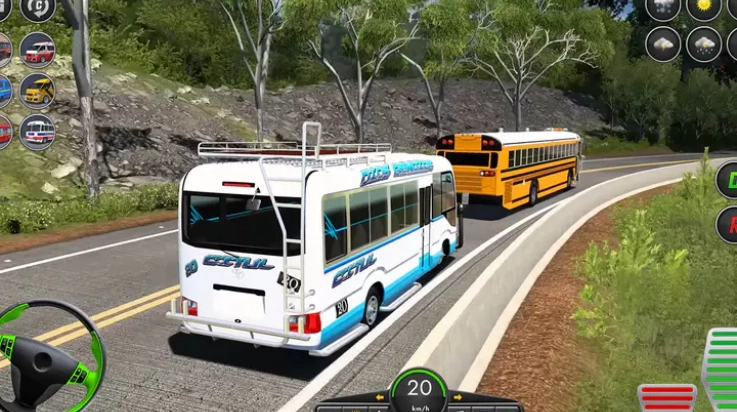Activate the right turn signal arrow
Image resolution: width=737 pixels, height=412 pixels.
(x=456, y=397)
